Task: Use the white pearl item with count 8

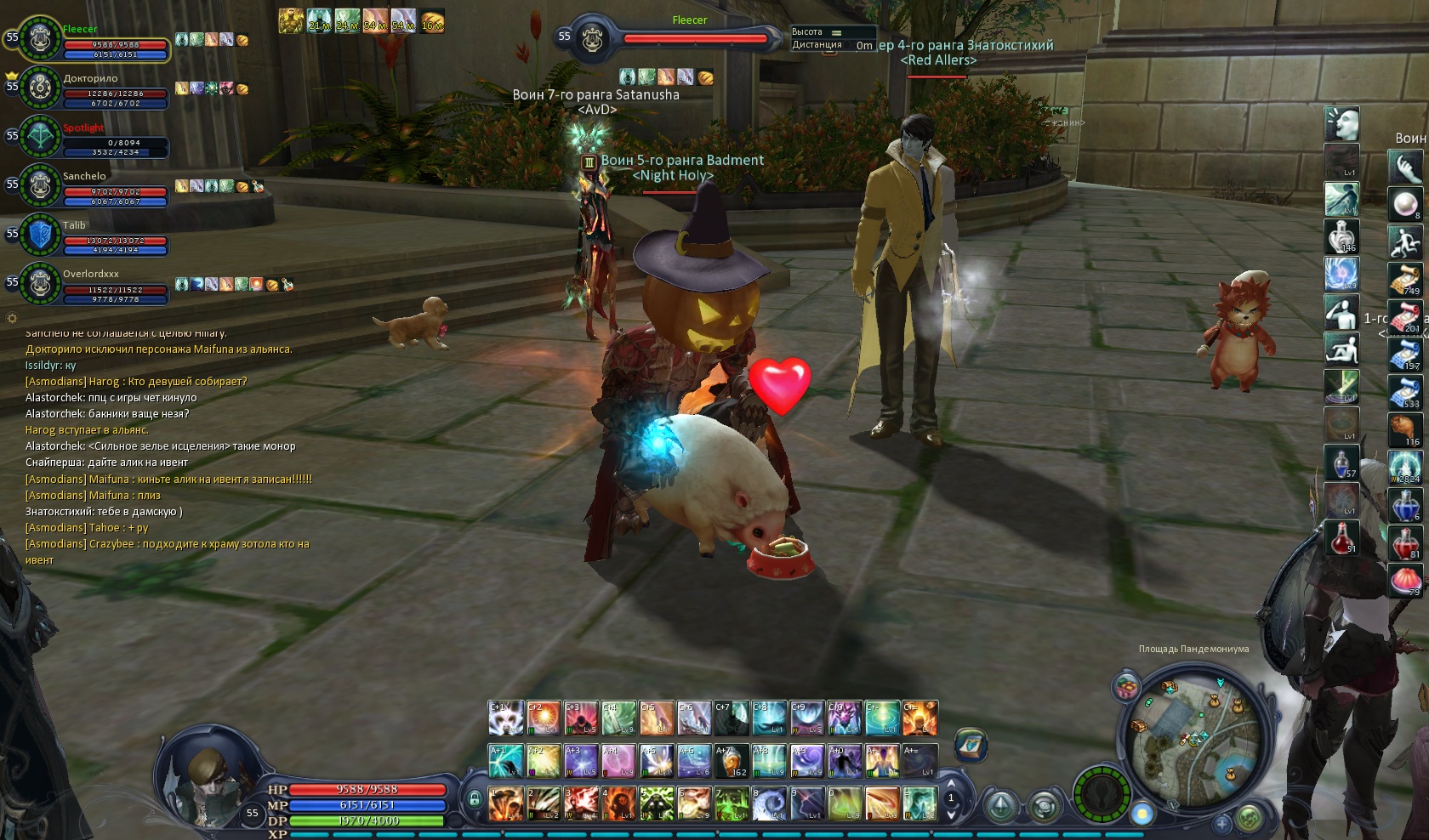Action: [x=1405, y=204]
